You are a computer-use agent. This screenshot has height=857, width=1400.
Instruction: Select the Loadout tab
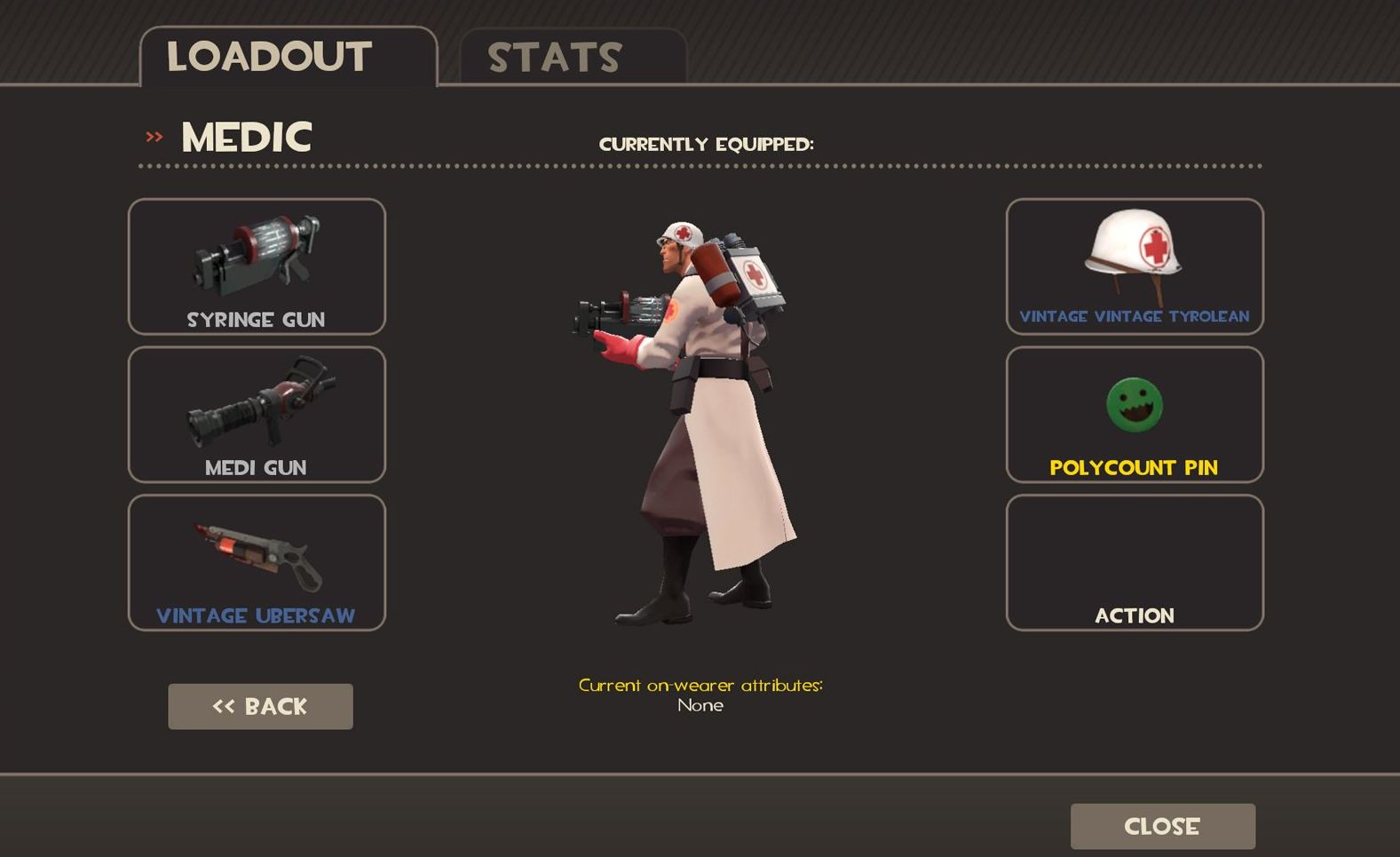click(x=288, y=57)
